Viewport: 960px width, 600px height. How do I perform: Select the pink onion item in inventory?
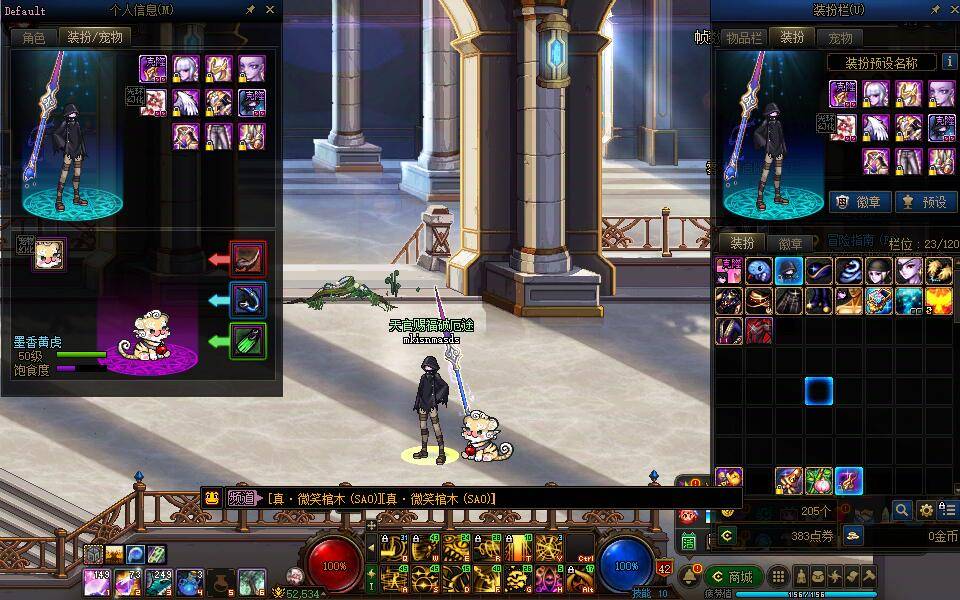pyautogui.click(x=819, y=481)
